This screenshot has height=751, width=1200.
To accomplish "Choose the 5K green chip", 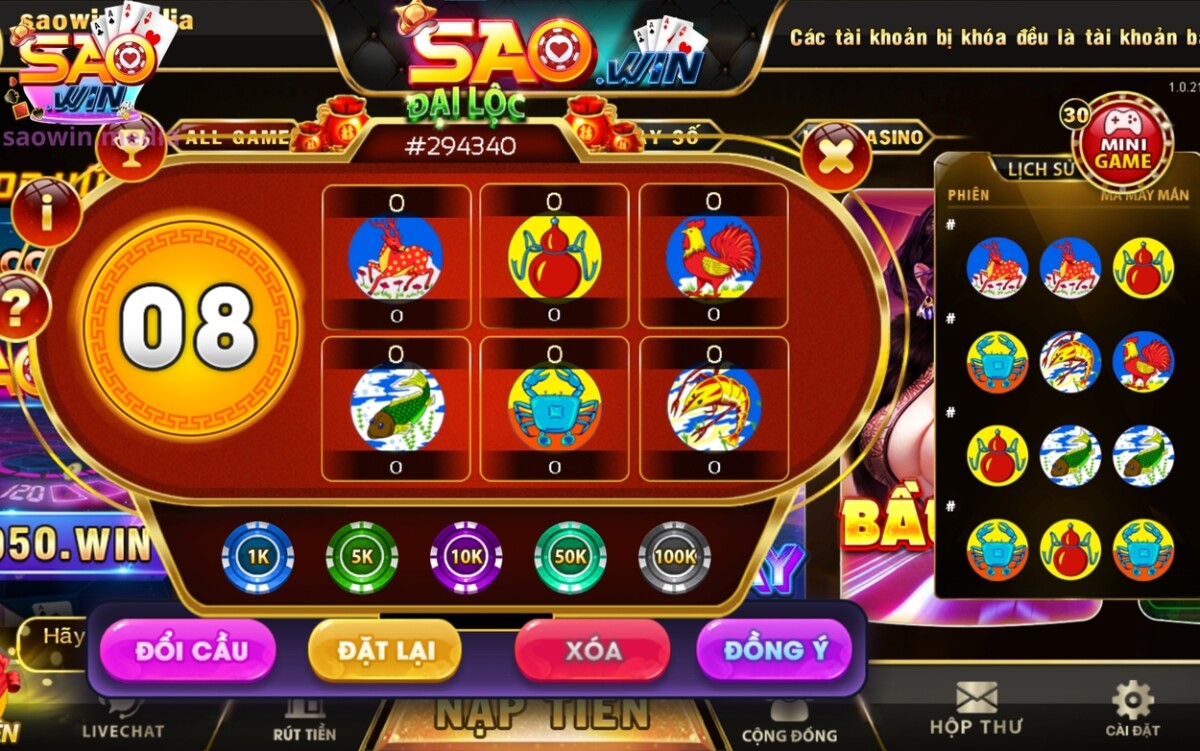I will 362,557.
